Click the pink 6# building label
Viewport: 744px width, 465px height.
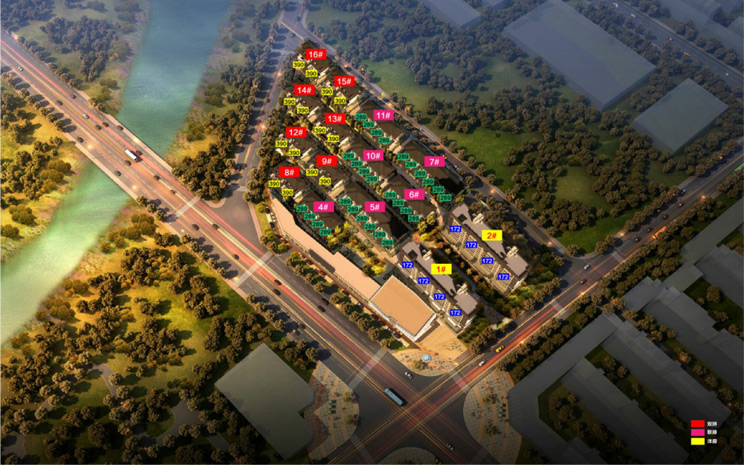414,194
